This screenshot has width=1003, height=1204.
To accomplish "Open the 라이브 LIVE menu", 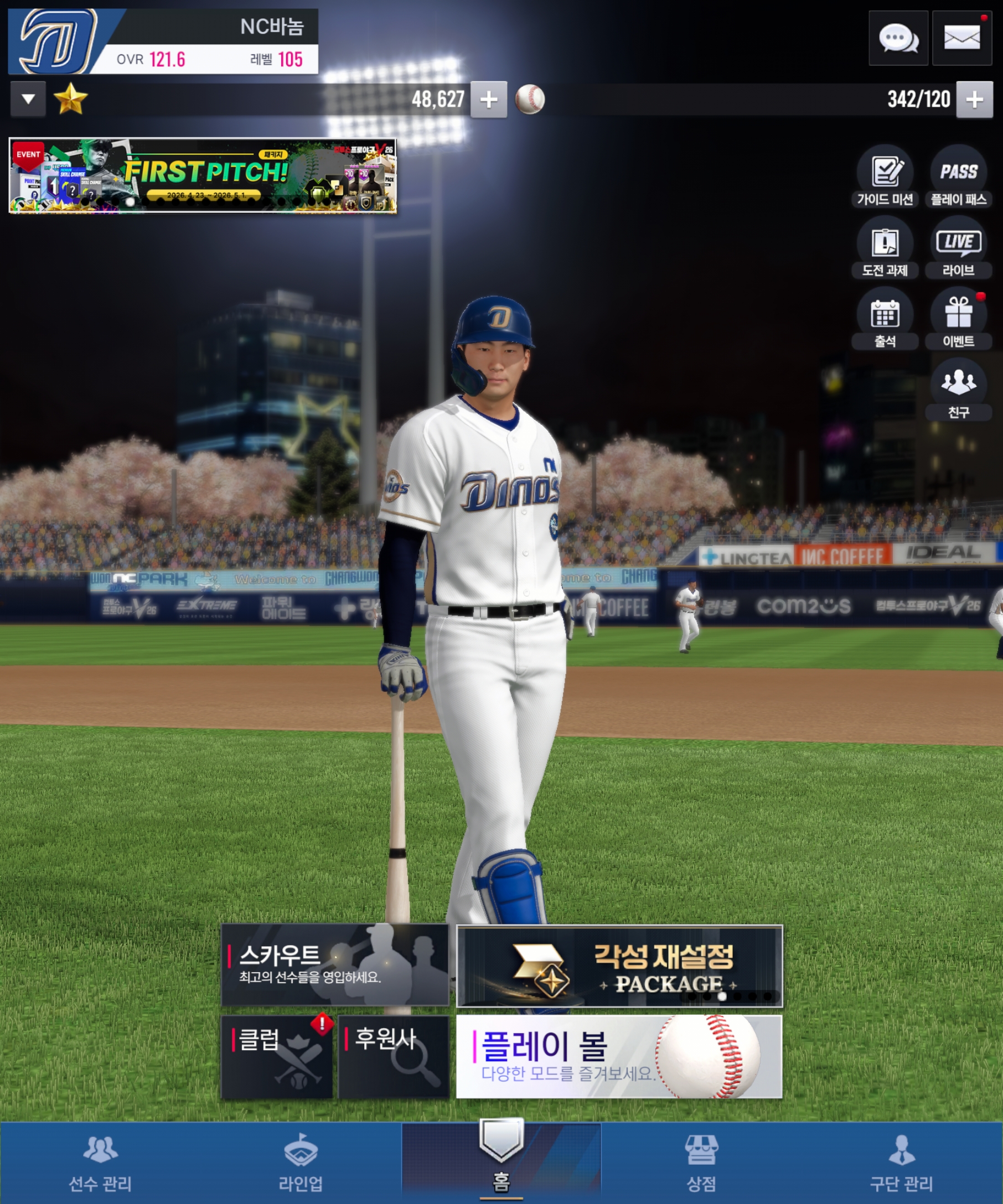I will tap(958, 247).
